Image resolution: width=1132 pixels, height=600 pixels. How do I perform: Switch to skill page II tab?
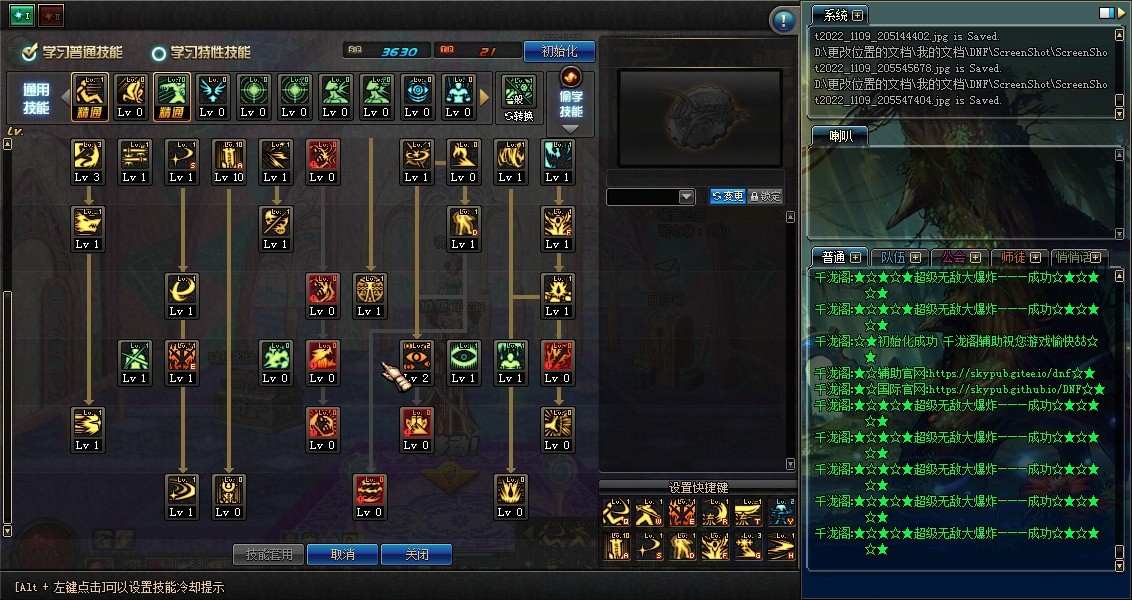click(50, 16)
